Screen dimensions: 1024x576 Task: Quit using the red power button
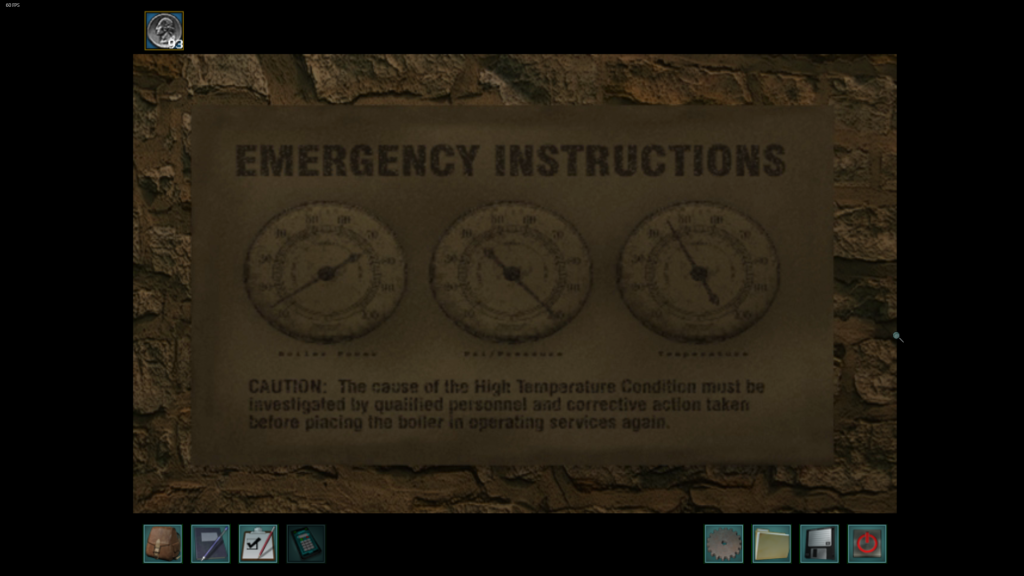coord(867,544)
